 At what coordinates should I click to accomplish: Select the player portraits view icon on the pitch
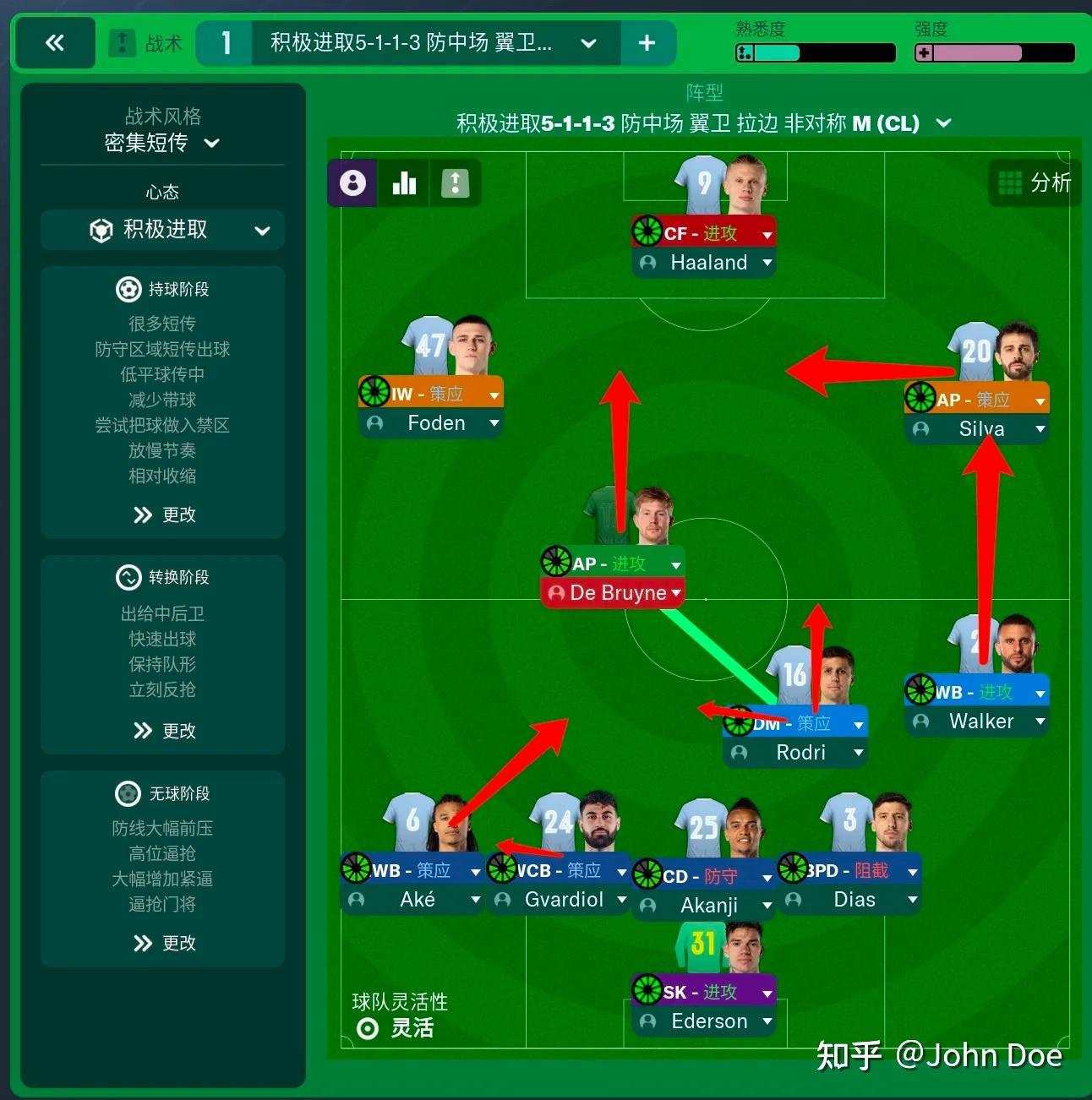352,182
